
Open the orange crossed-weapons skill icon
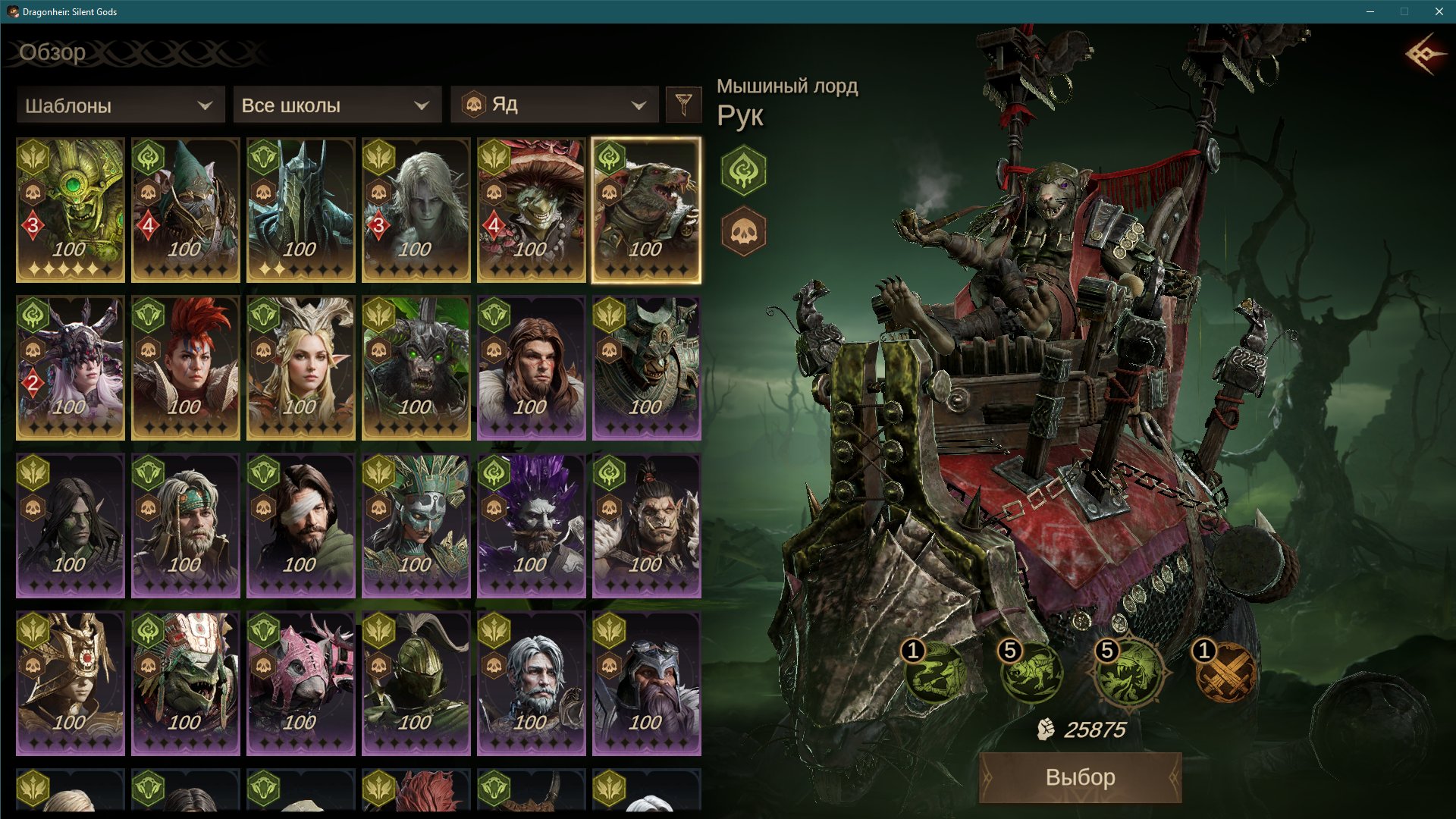click(x=1225, y=673)
